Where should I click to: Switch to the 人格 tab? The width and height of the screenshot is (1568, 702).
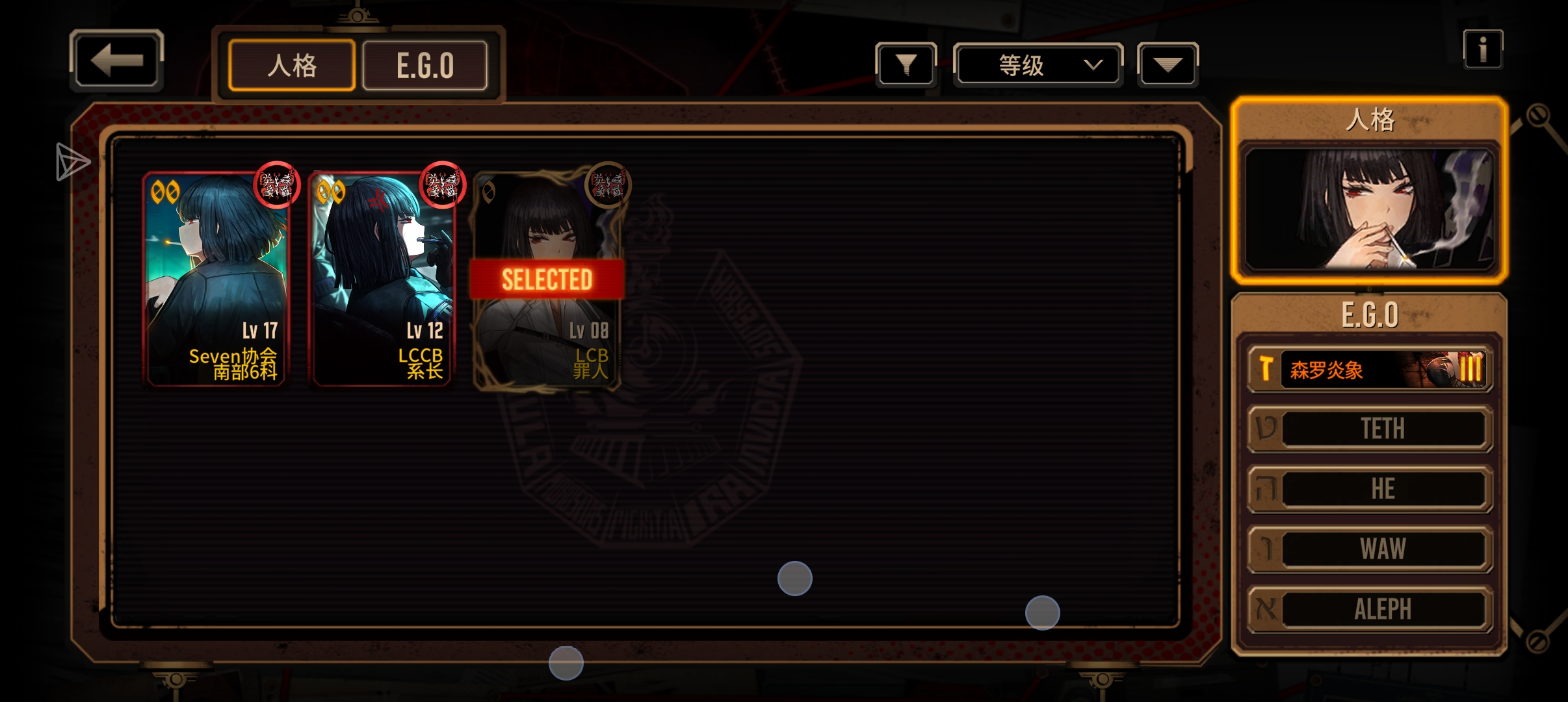pyautogui.click(x=292, y=66)
